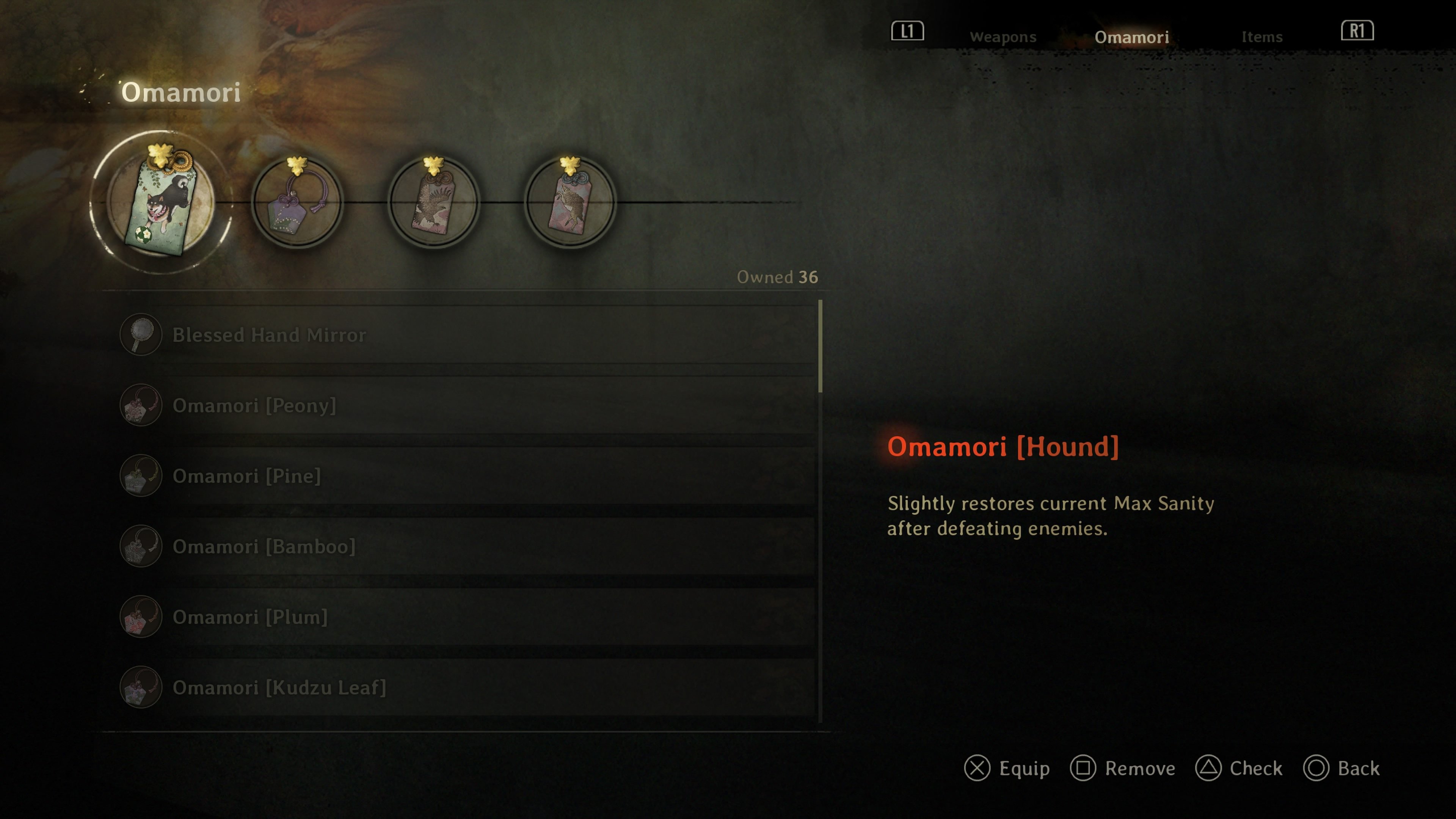Viewport: 1456px width, 819px height.
Task: Select the equipped Hound omamori slot
Action: 161,202
